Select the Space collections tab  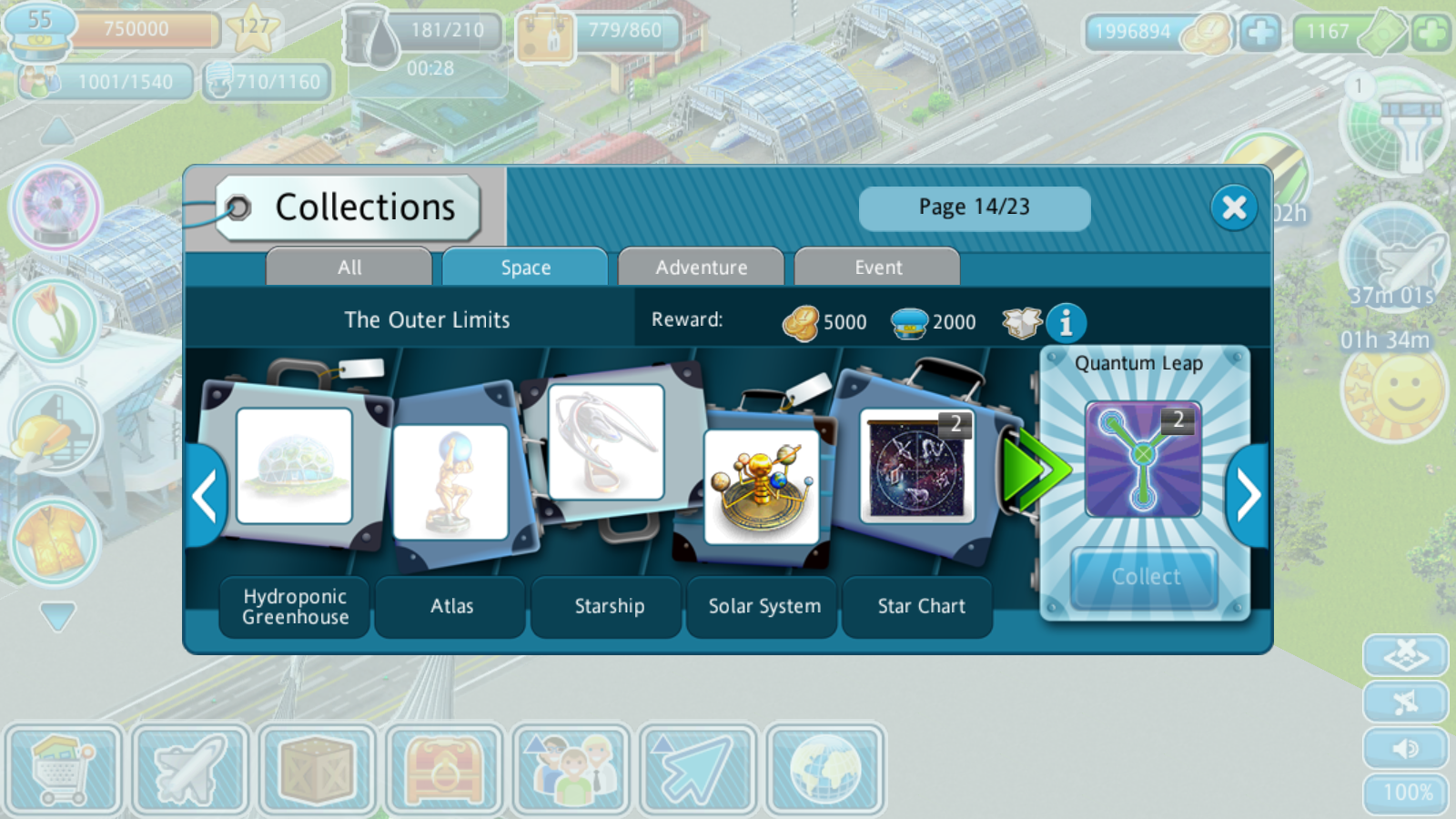[525, 268]
